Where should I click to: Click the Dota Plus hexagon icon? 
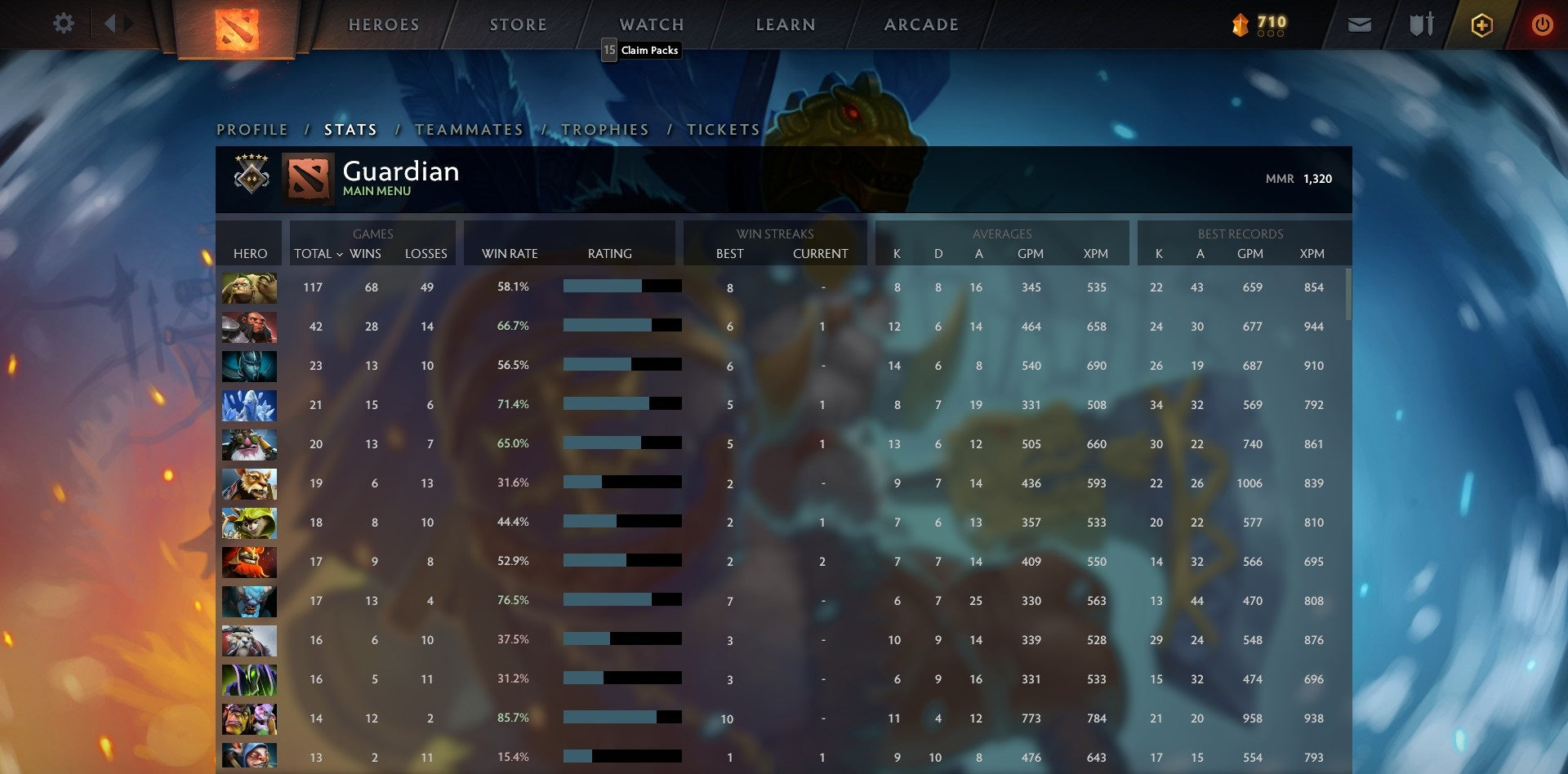[x=1481, y=24]
